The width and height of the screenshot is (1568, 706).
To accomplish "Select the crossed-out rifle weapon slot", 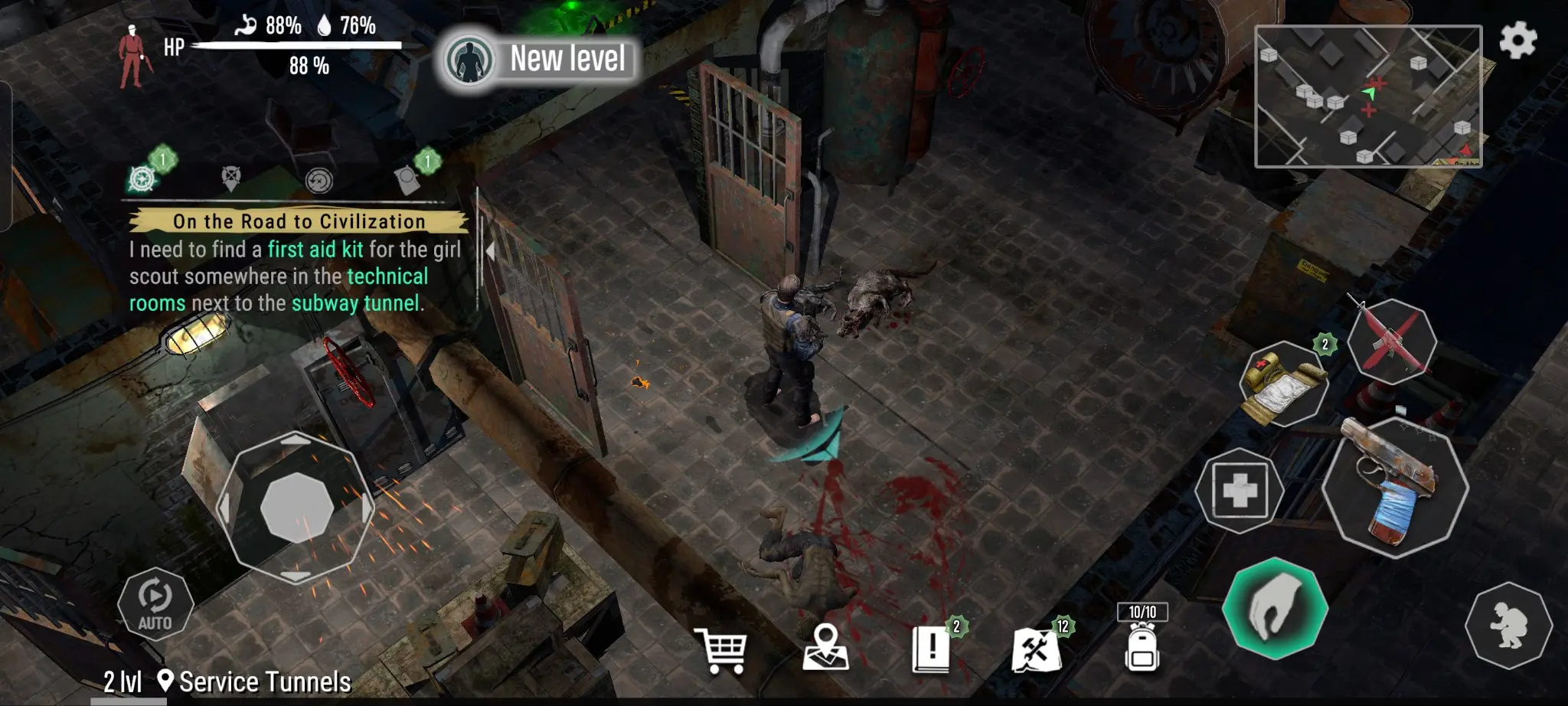I will 1391,341.
